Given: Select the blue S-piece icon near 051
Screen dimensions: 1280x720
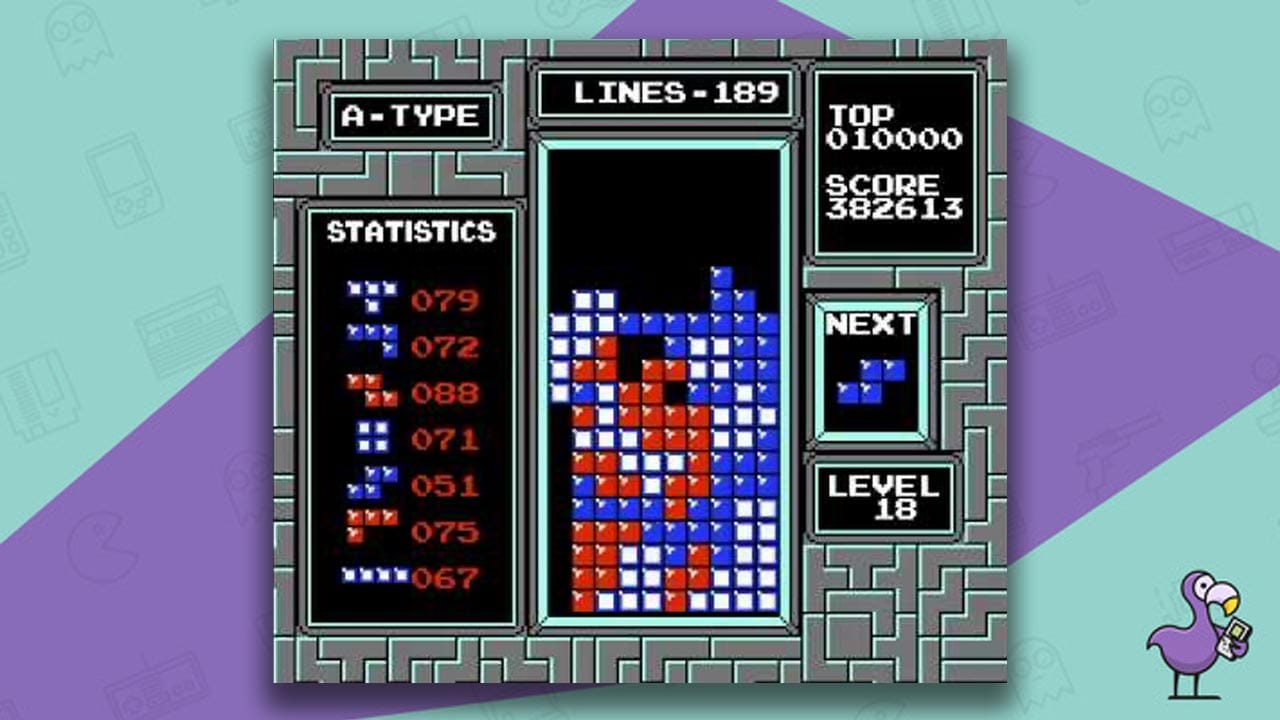Looking at the screenshot, I should 372,483.
